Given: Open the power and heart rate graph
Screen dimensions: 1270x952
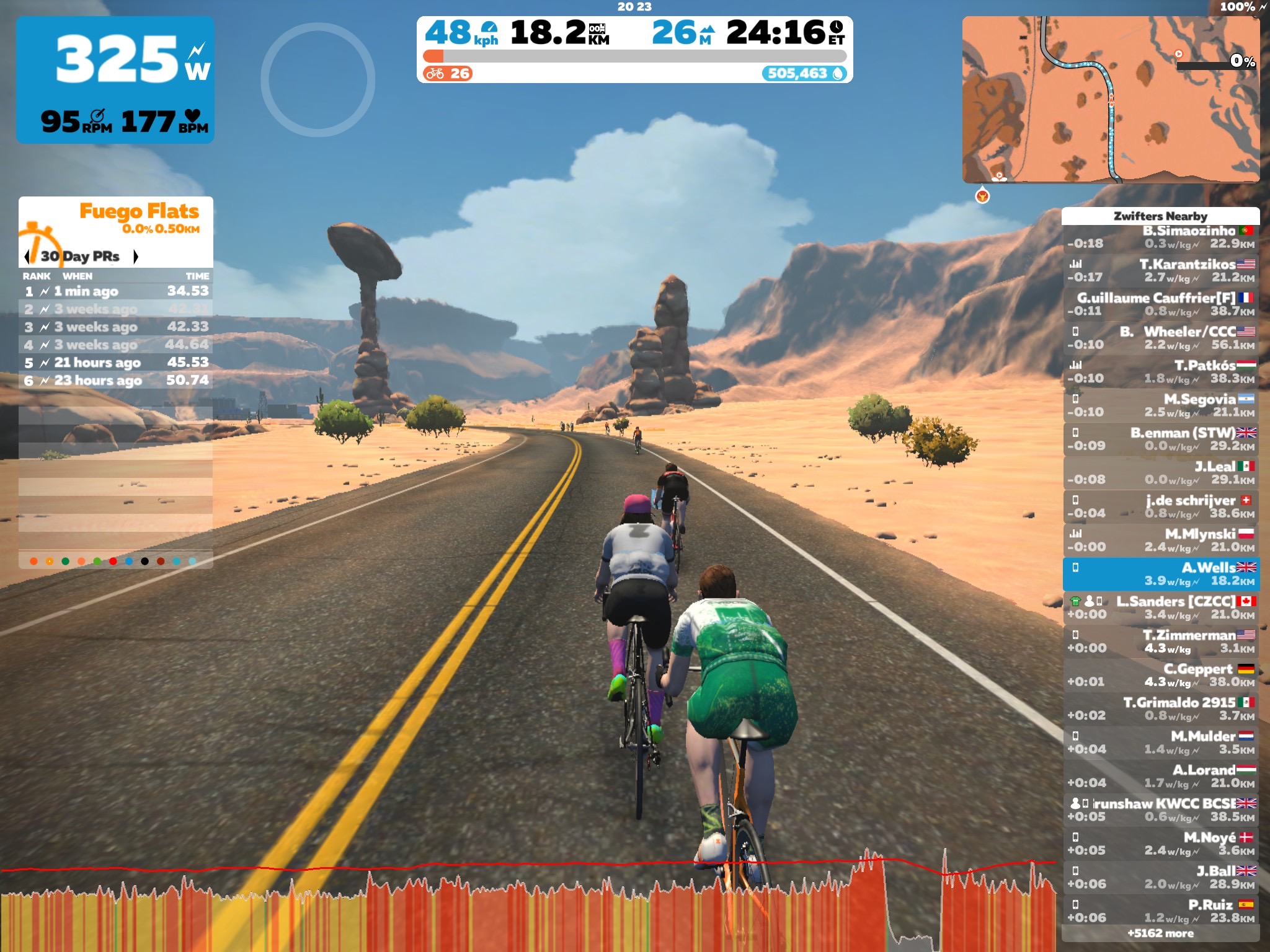Looking at the screenshot, I should pos(527,905).
